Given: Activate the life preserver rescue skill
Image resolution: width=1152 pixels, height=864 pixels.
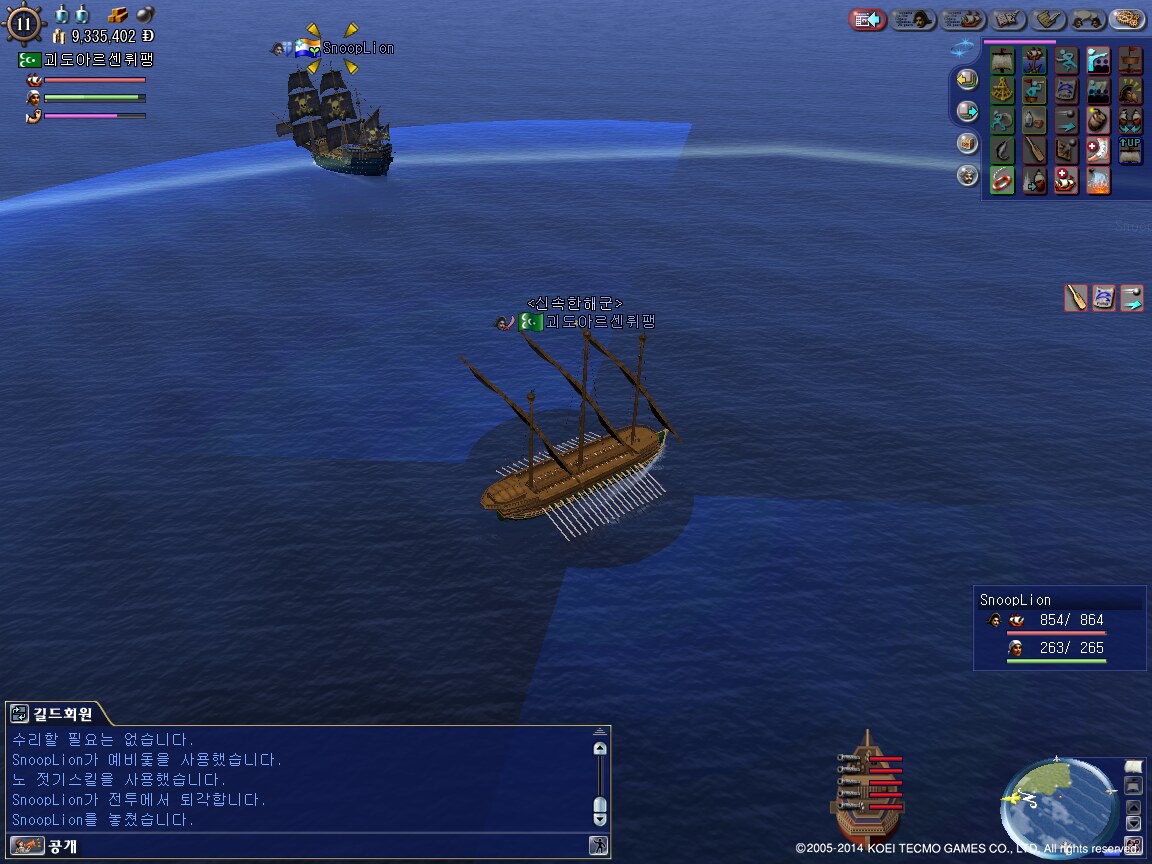Looking at the screenshot, I should pos(1002,181).
